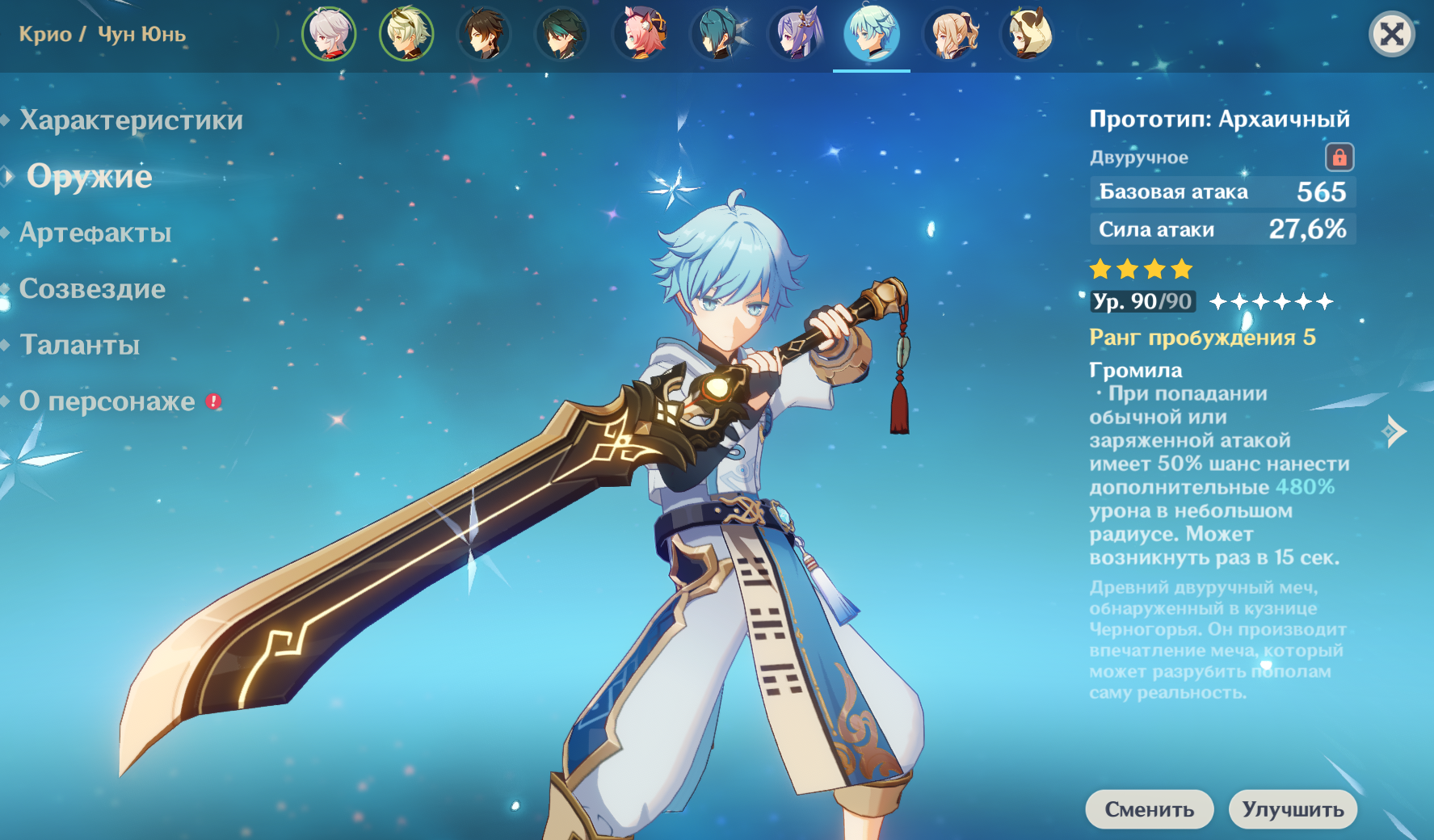This screenshot has width=1434, height=840.
Task: Open the Созвездие section
Action: click(x=92, y=289)
